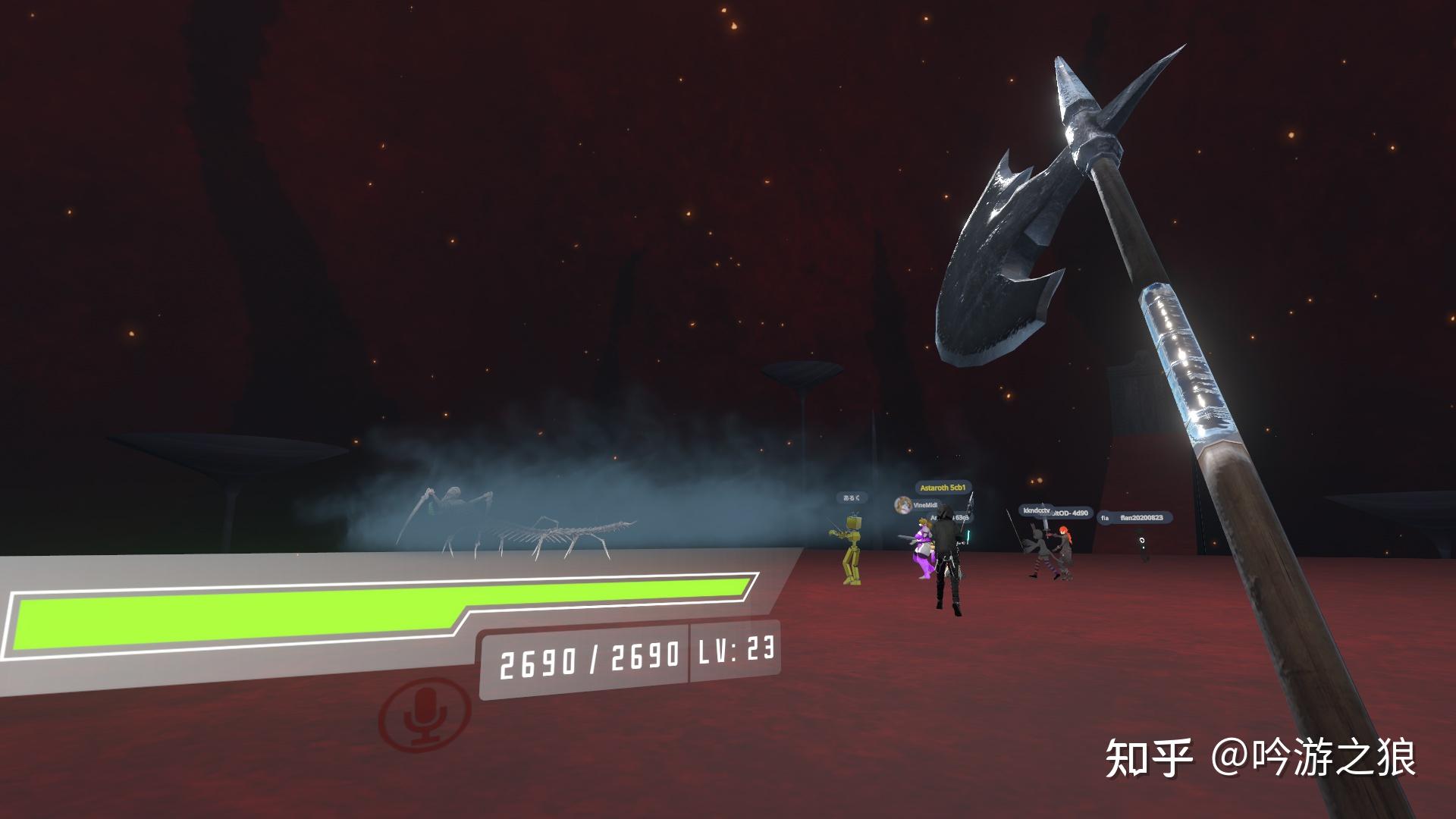Click the yellow robot player avatar
This screenshot has width=1456, height=819.
tap(852, 554)
